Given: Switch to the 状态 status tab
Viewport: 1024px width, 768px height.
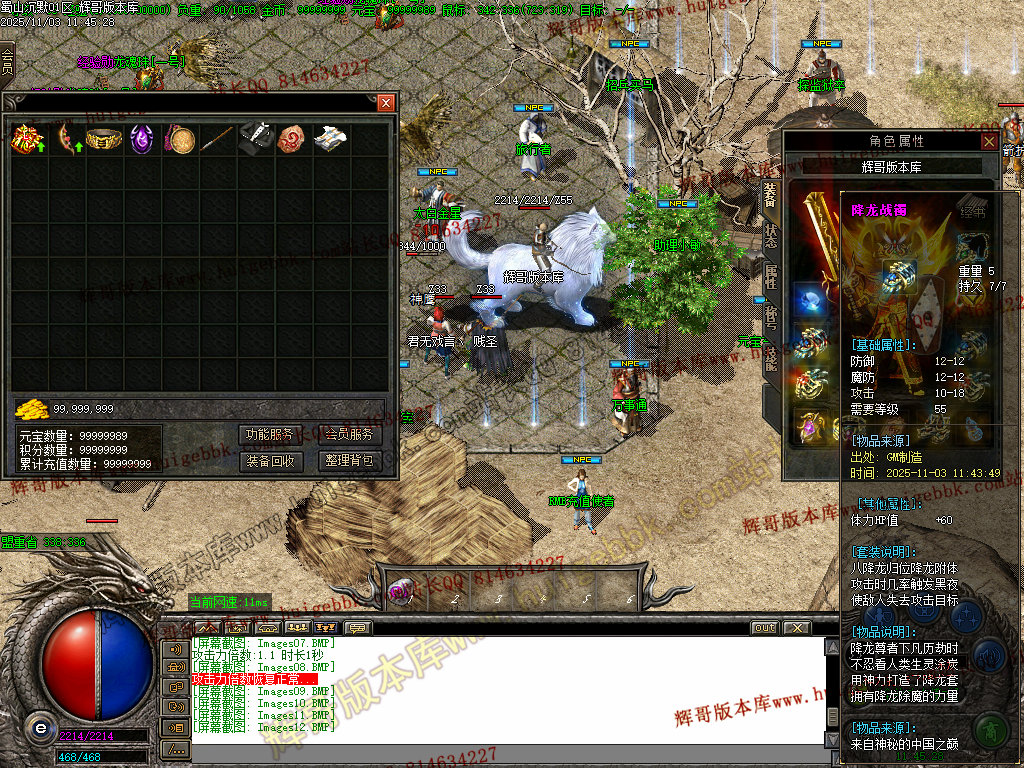Looking at the screenshot, I should click(771, 236).
